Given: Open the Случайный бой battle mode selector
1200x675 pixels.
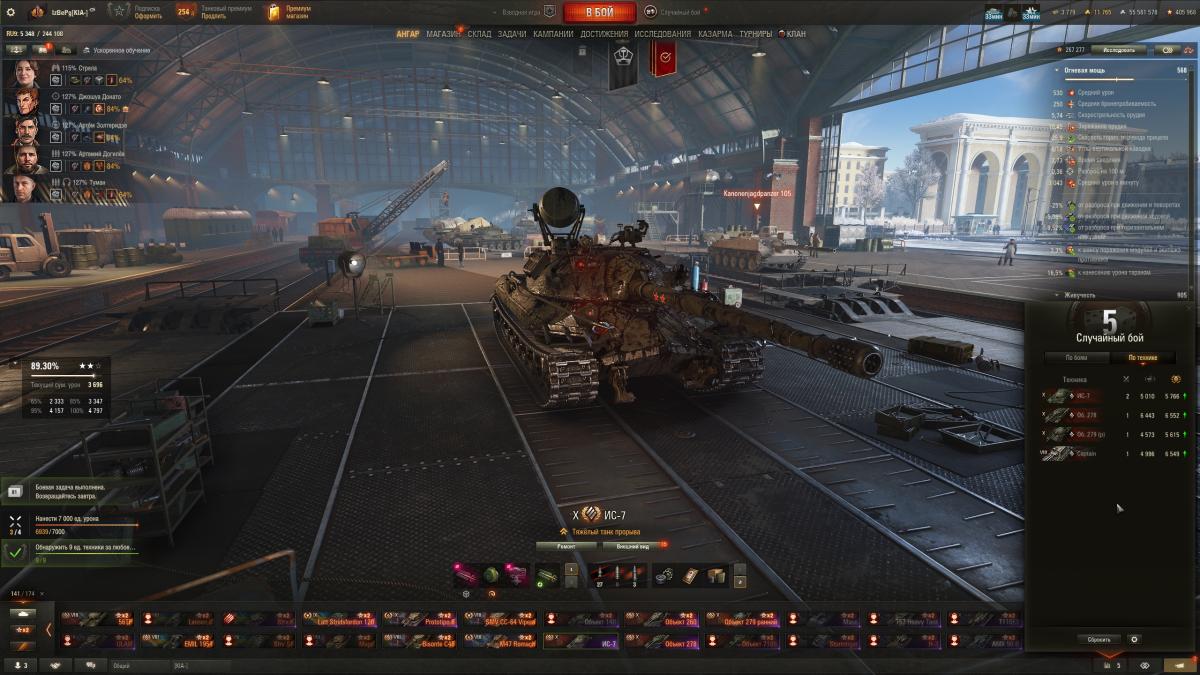Looking at the screenshot, I should 679,12.
